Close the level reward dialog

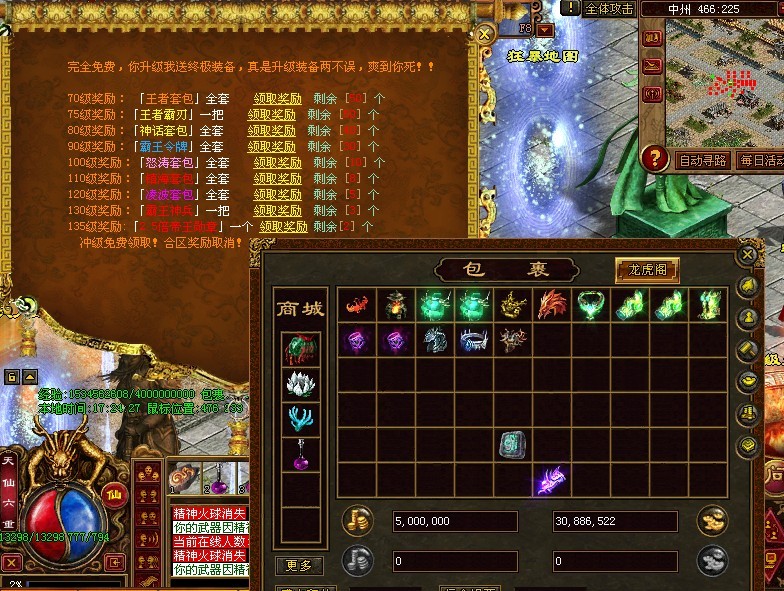tap(485, 34)
